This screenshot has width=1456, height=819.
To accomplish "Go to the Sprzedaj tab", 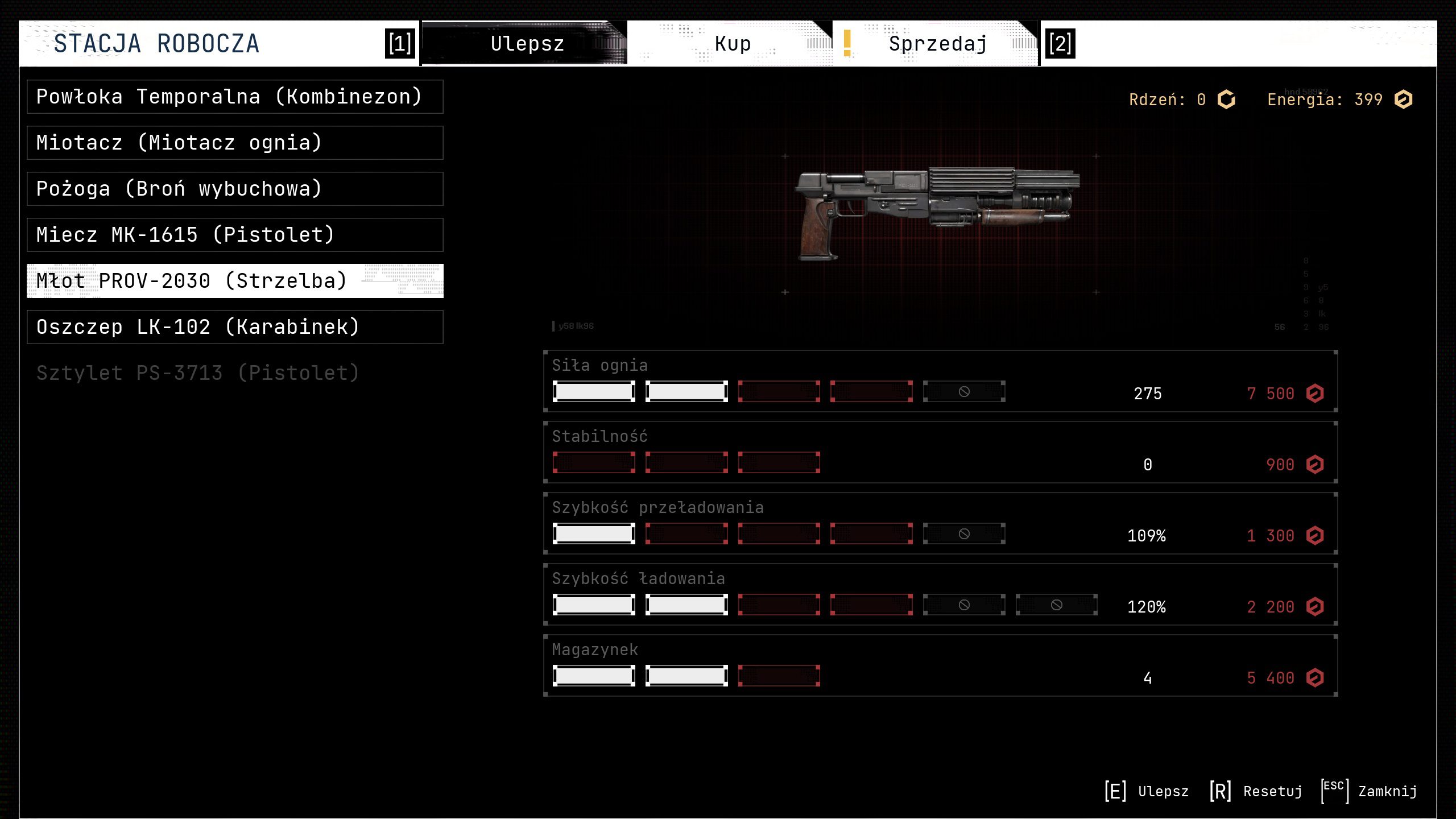I will coord(937,44).
